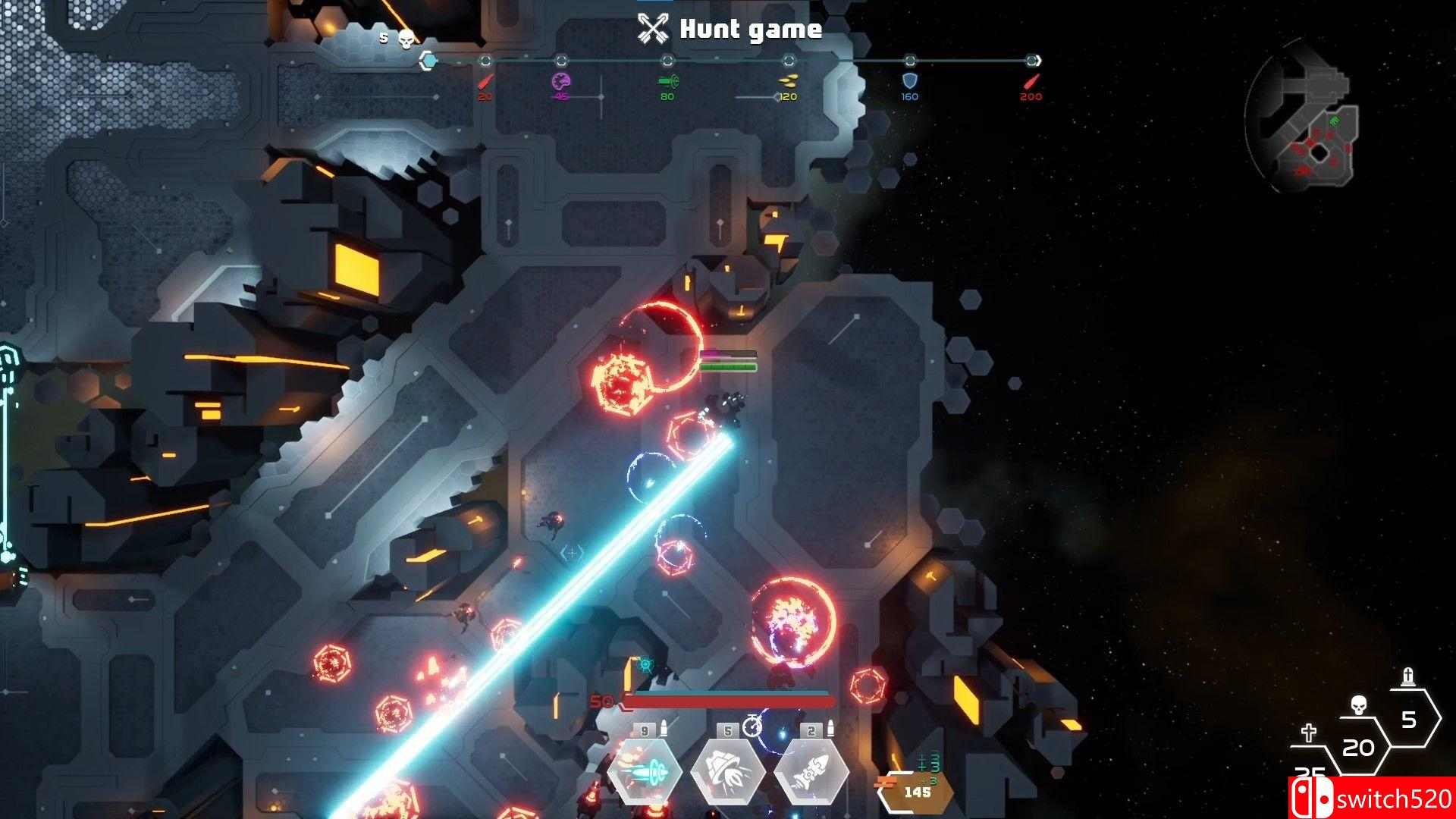Screen dimensions: 1456x819
Task: Click the switch520 watermark logo
Action: tap(1371, 799)
